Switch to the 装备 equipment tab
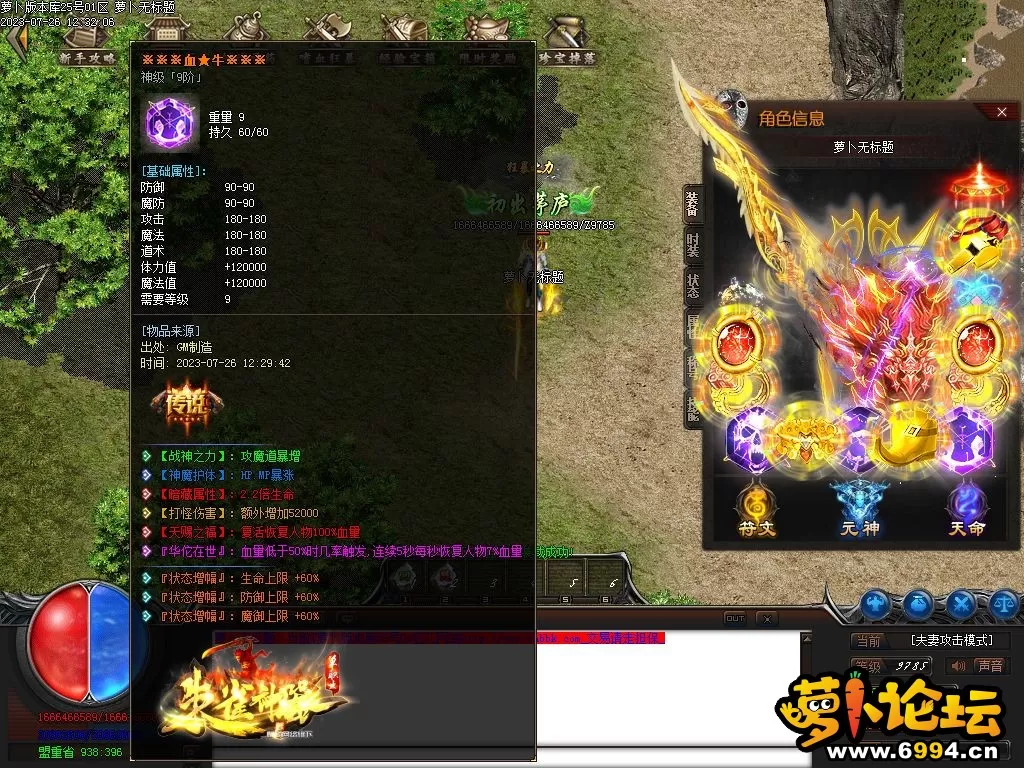Screen dimensions: 1024x768 [x=692, y=204]
